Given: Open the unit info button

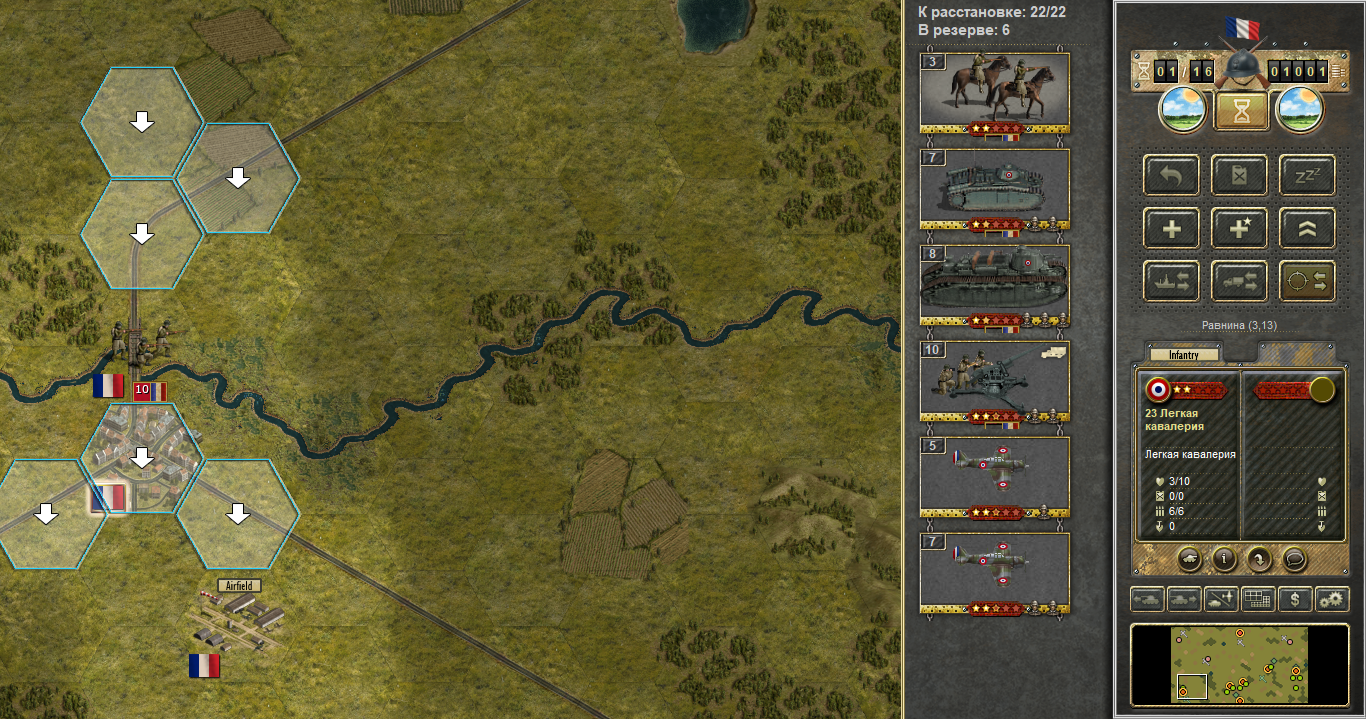Looking at the screenshot, I should click(x=1224, y=557).
